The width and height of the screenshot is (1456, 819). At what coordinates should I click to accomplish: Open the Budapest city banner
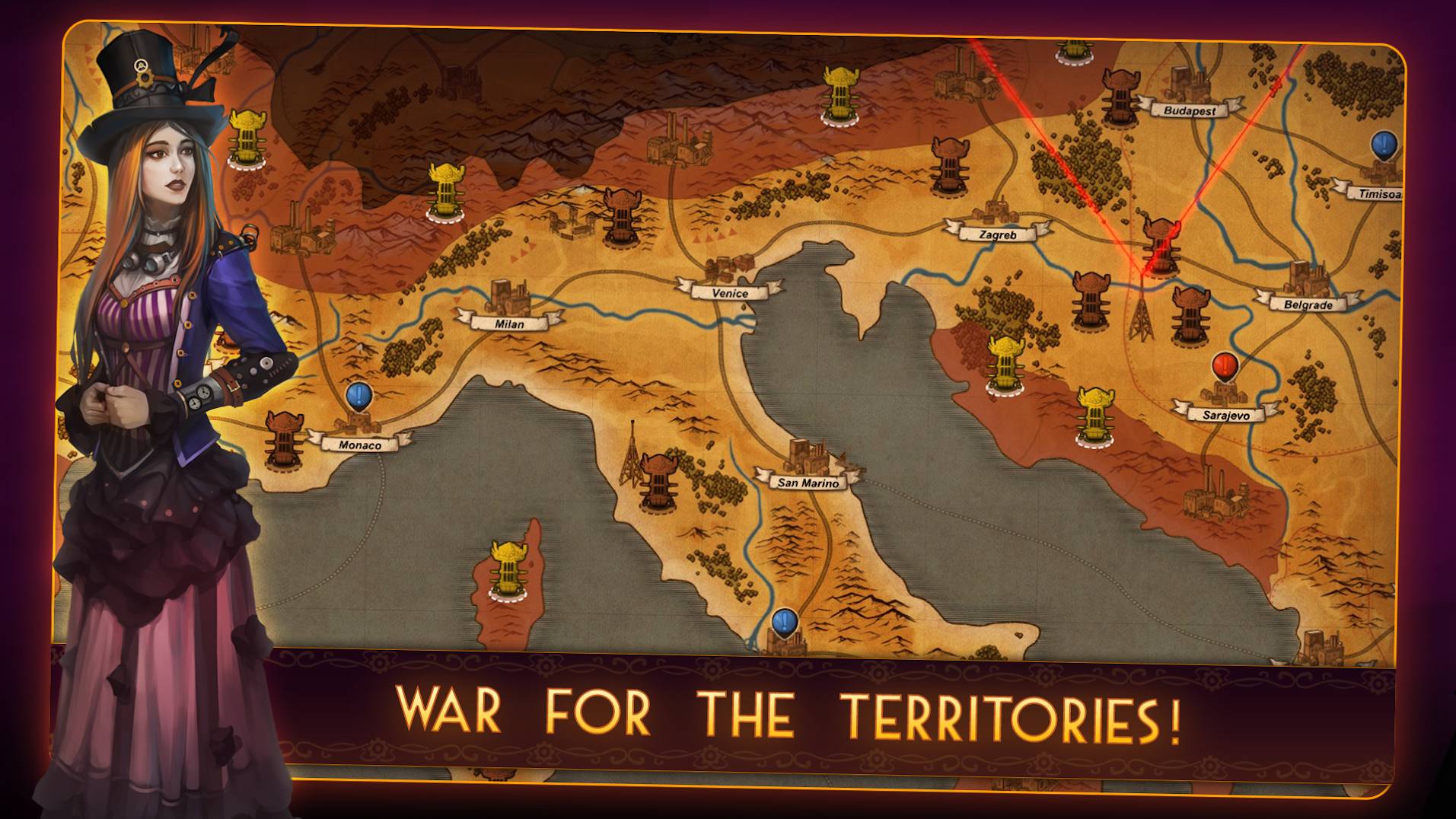(x=1190, y=110)
